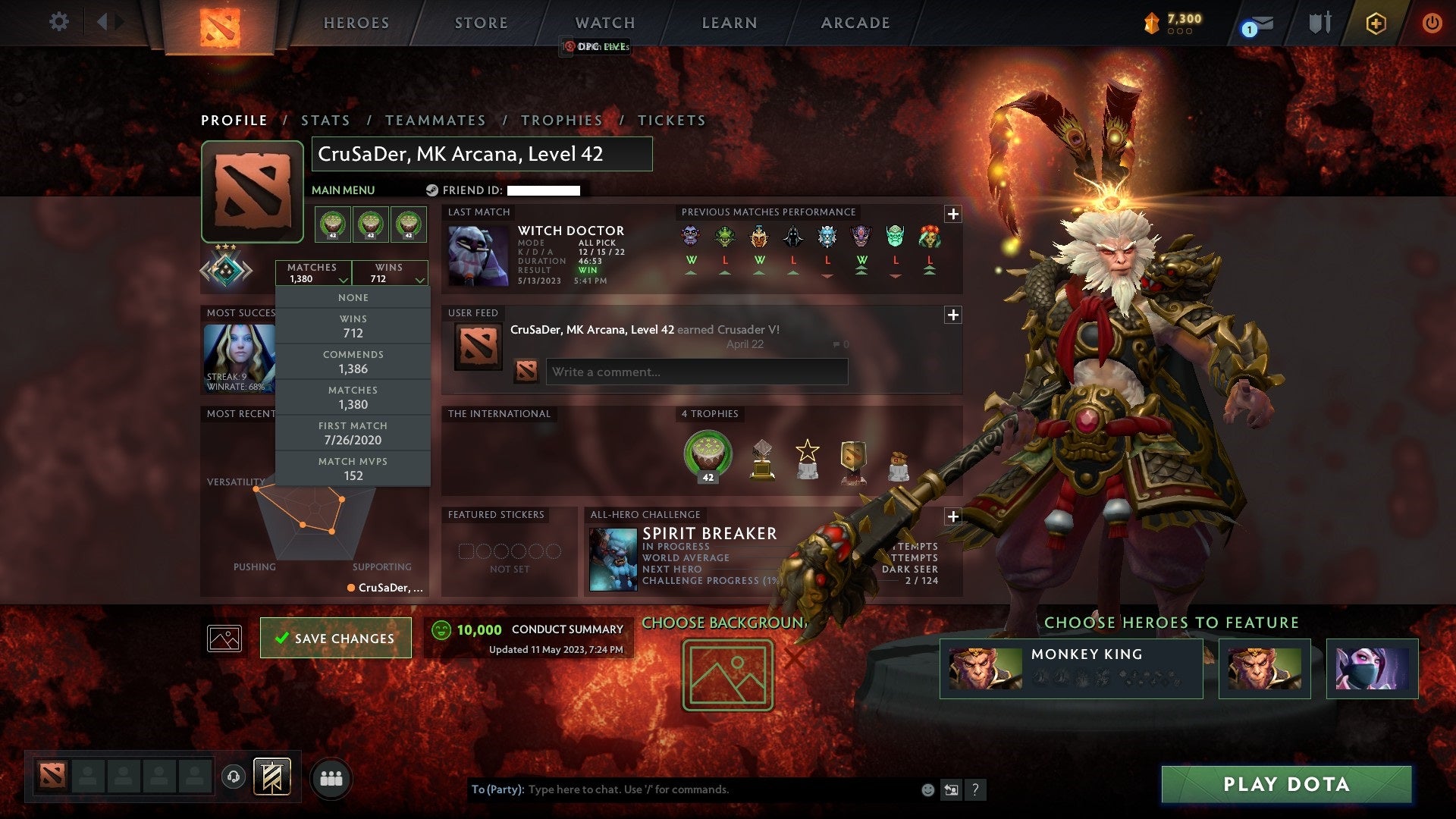The image size is (1456, 819).
Task: Switch to the STATS tab
Action: (325, 120)
